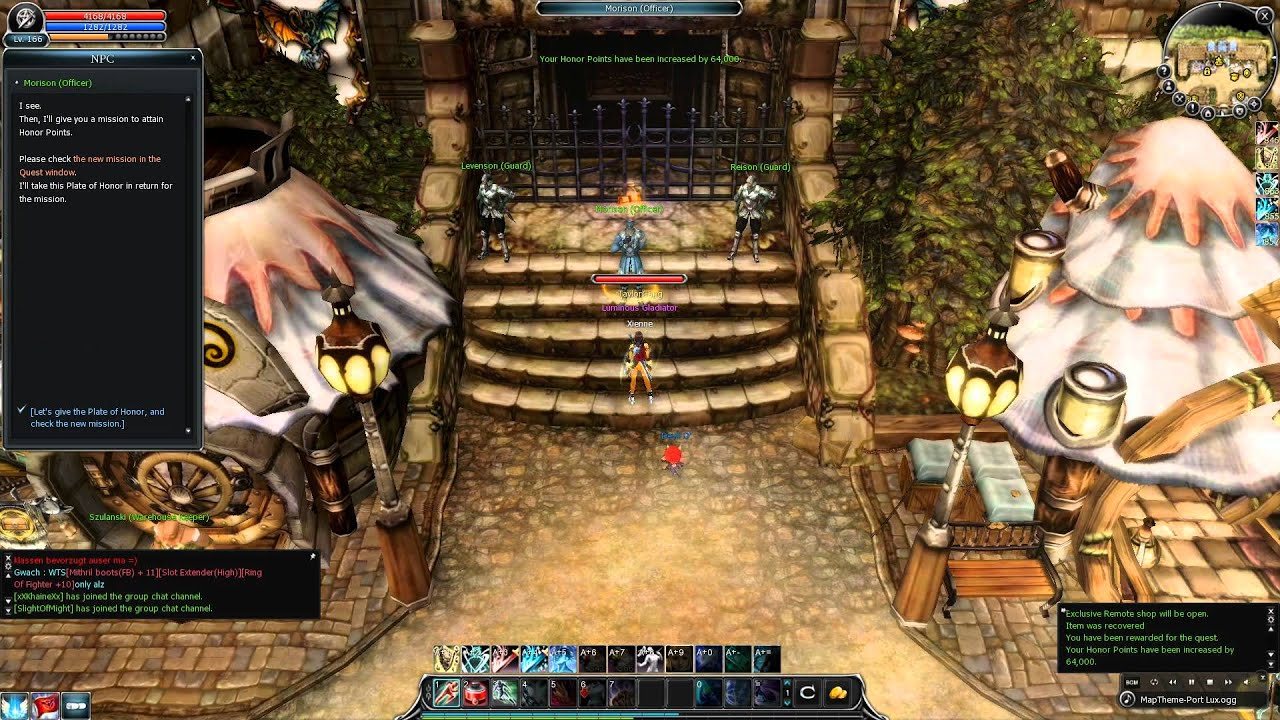Viewport: 1280px width, 720px height.
Task: Close the NPC dialogue window
Action: click(x=193, y=58)
